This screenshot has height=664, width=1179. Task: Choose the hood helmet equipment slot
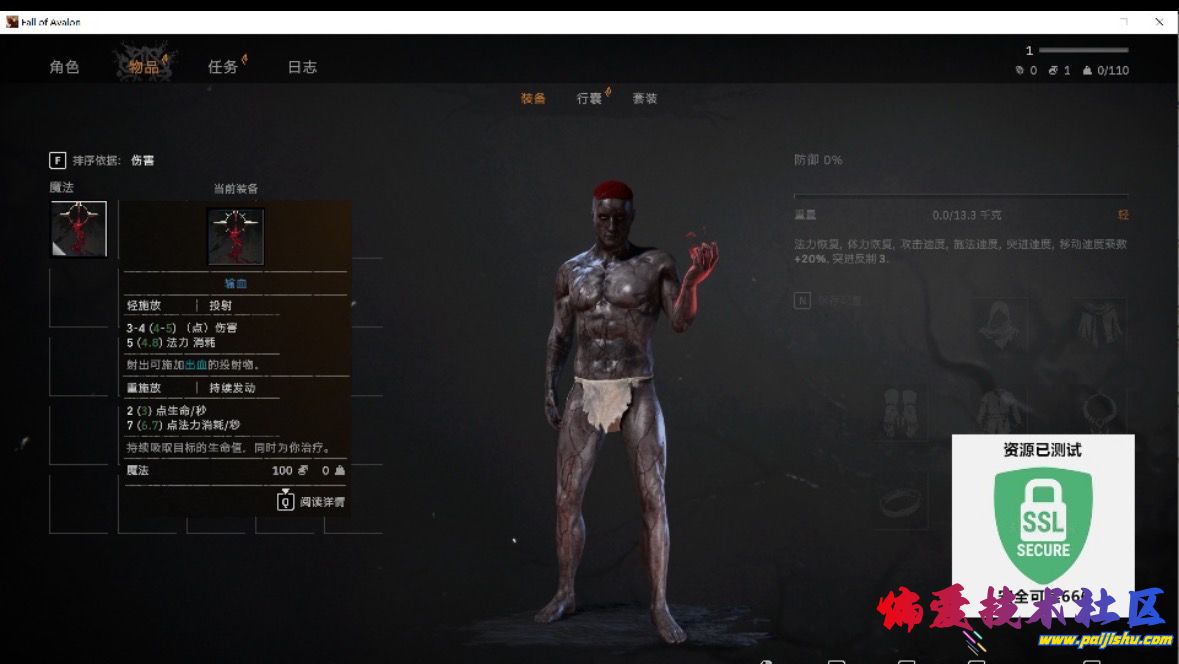click(x=1000, y=325)
